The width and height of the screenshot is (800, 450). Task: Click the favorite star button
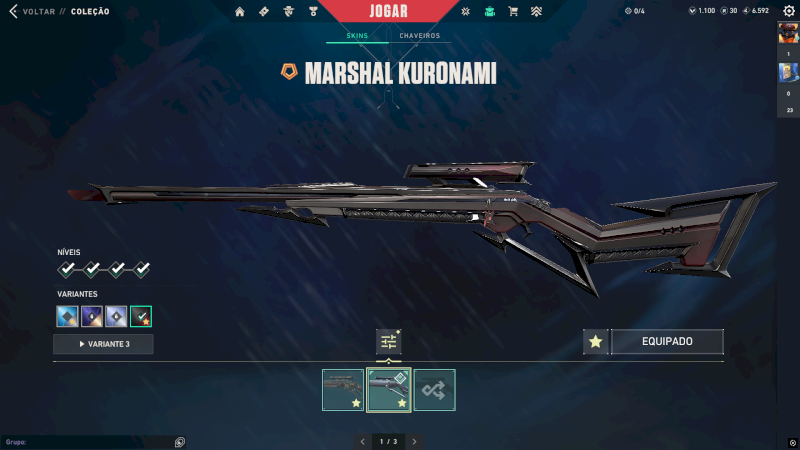(596, 342)
